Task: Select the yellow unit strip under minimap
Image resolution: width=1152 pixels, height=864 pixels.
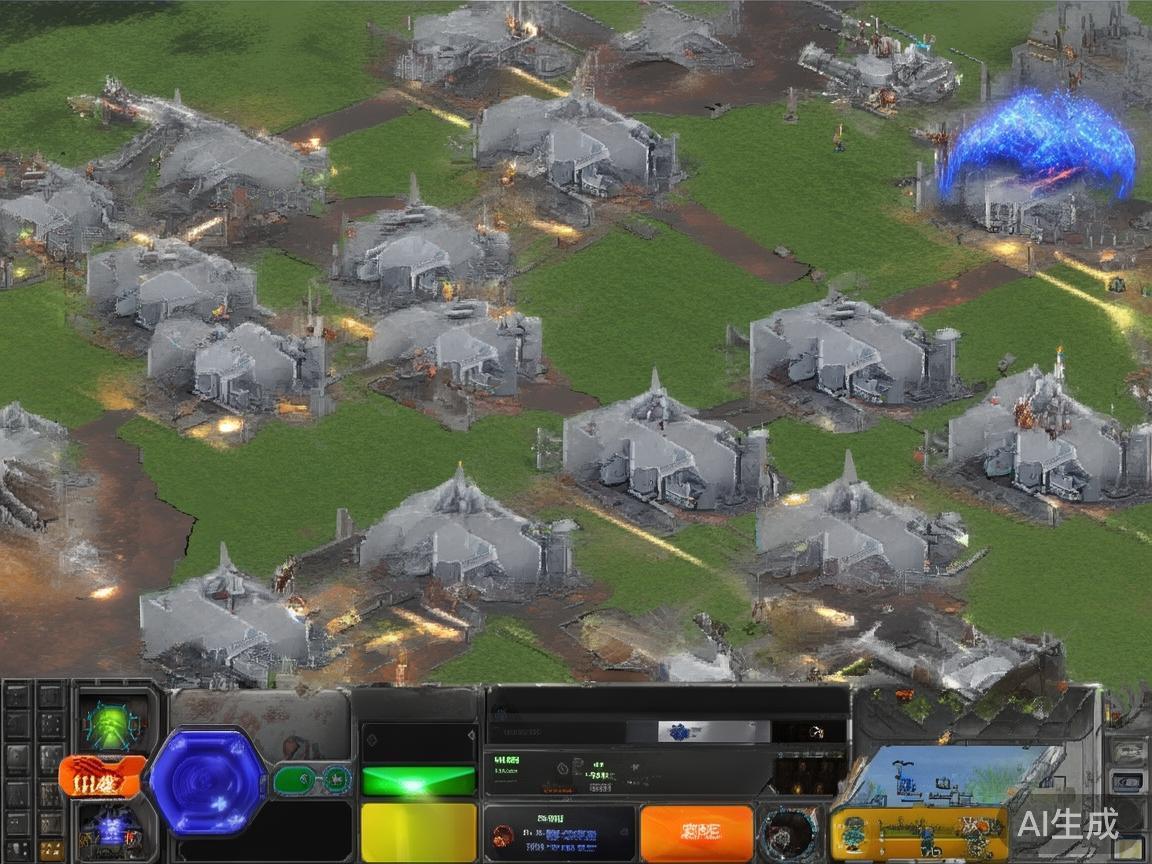Action: pos(918,833)
